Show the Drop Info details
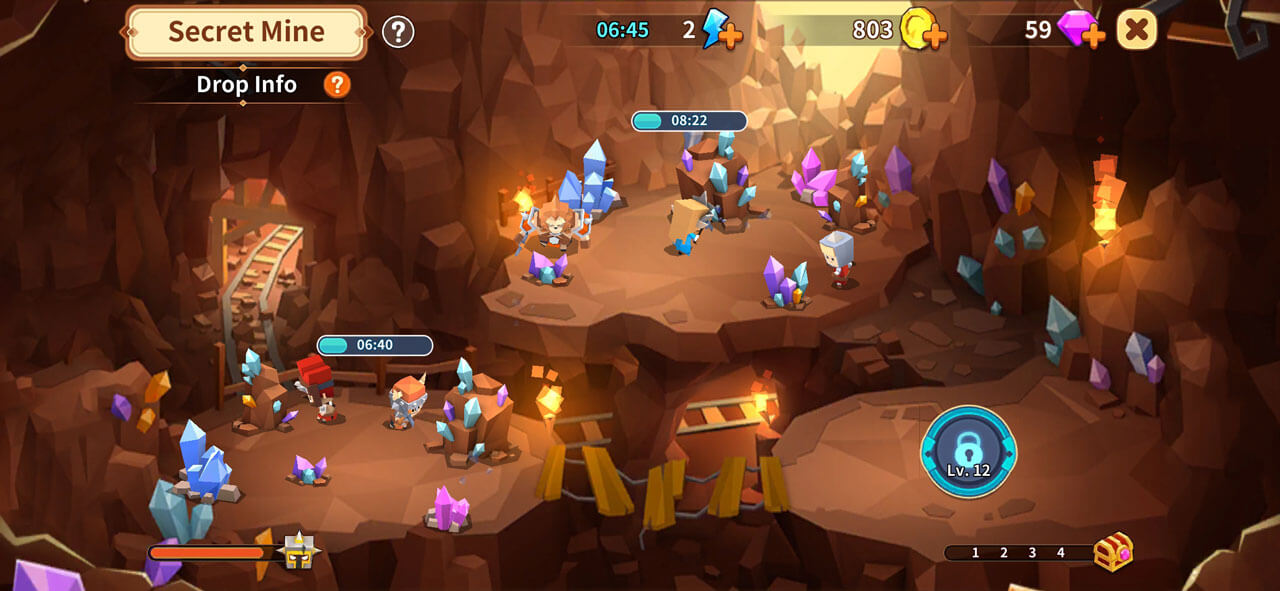This screenshot has width=1280, height=591. click(337, 85)
